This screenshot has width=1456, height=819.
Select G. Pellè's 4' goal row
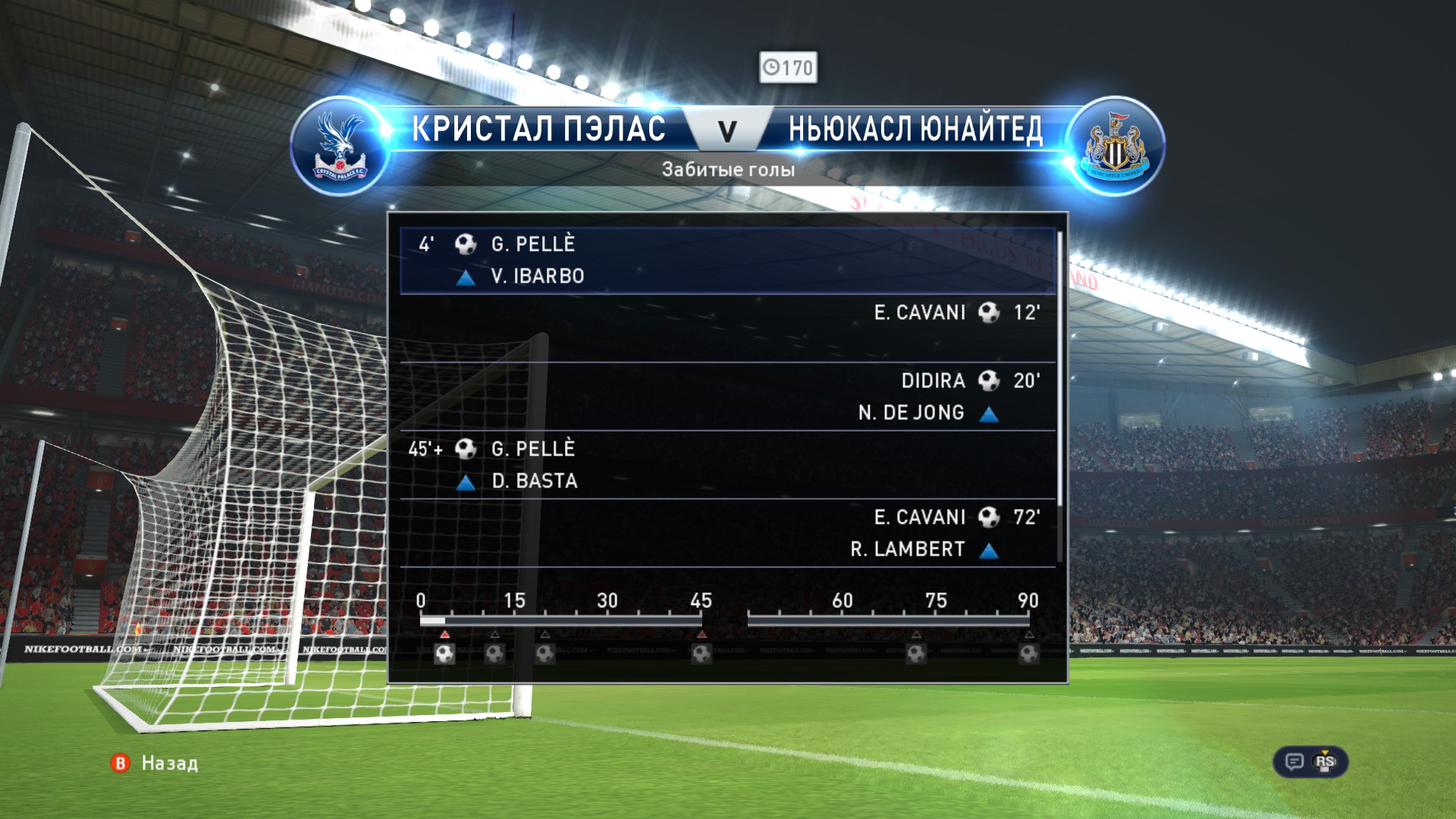click(726, 260)
